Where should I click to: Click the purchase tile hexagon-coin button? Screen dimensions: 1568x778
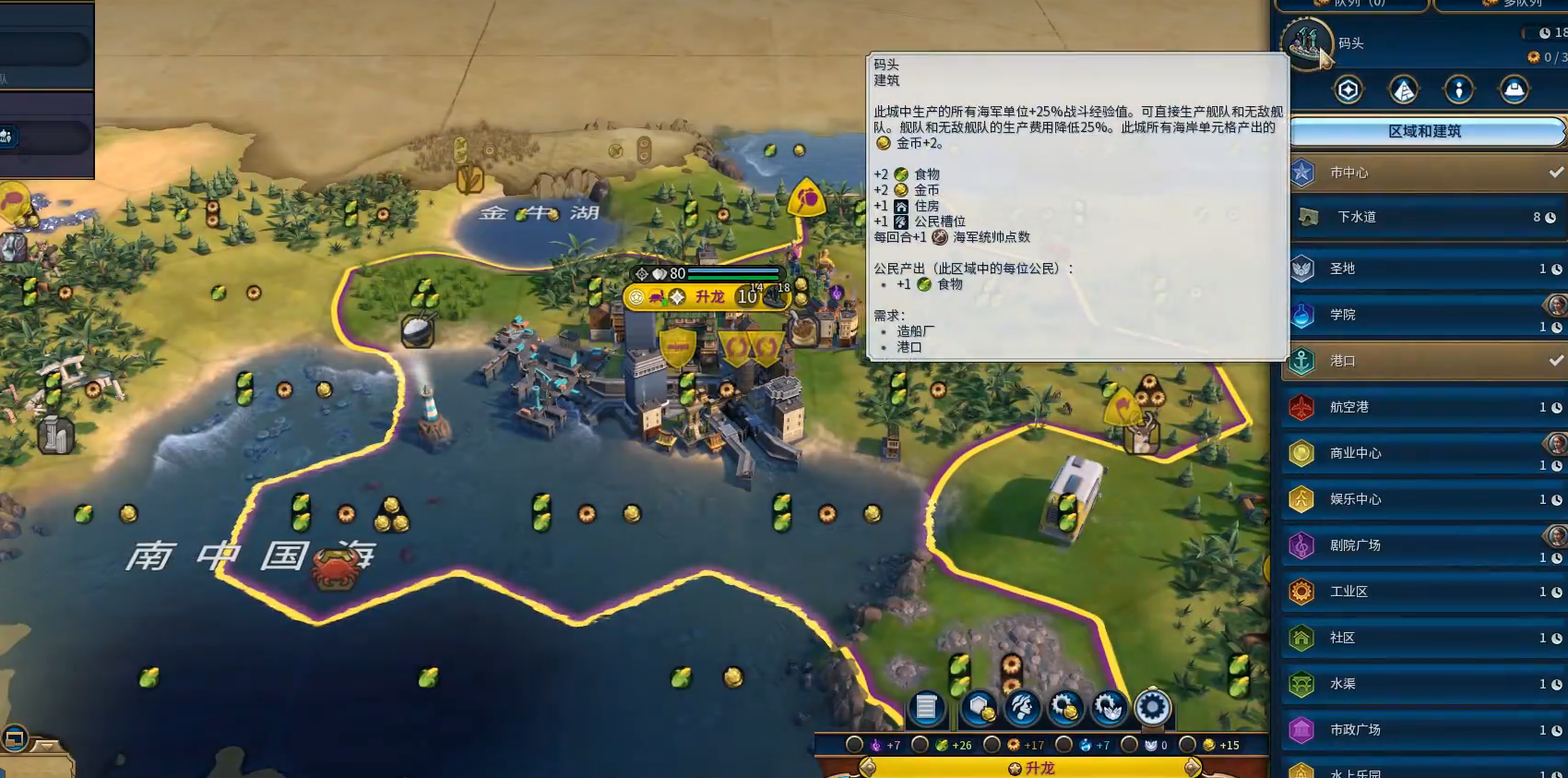tap(980, 708)
